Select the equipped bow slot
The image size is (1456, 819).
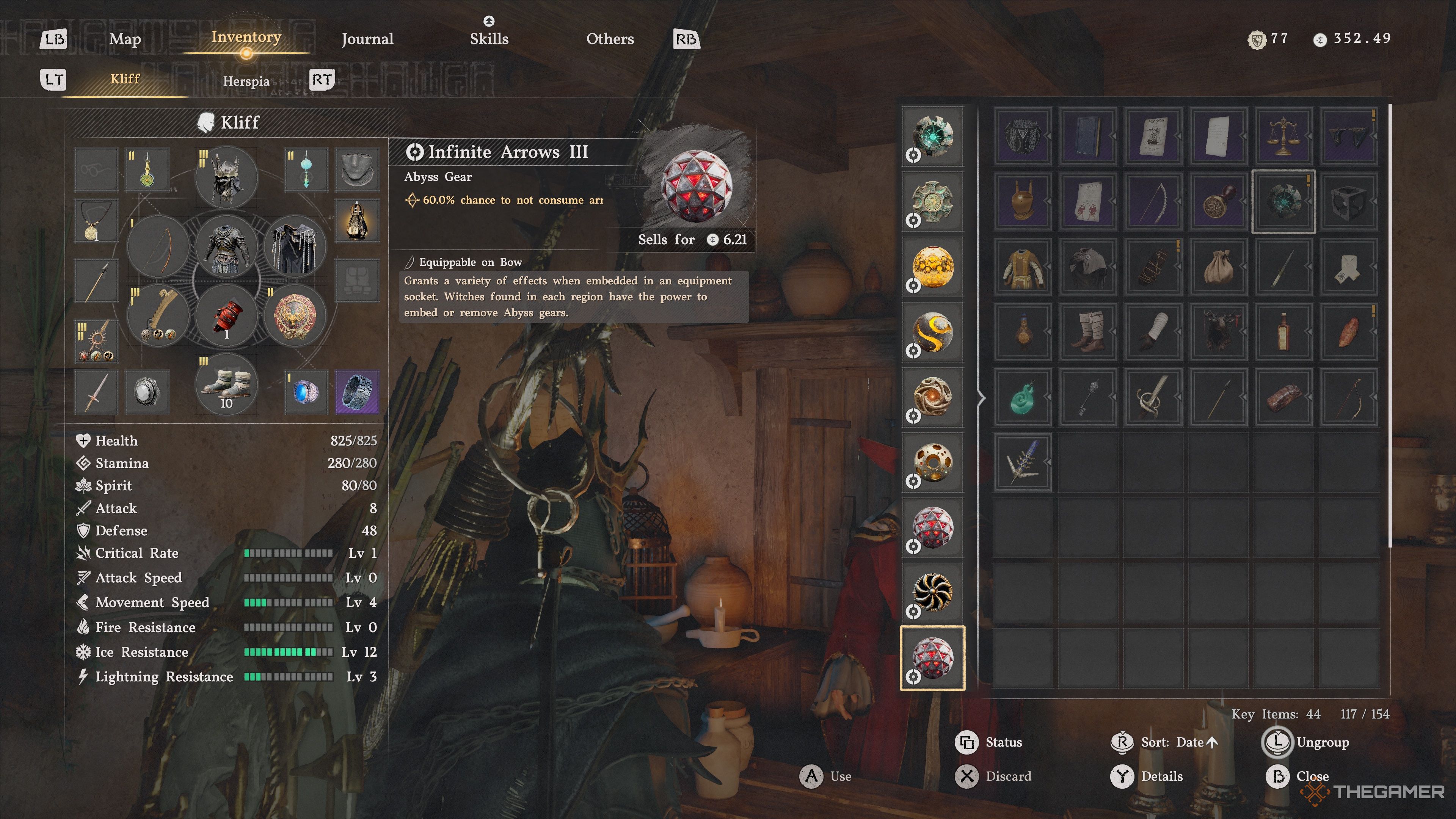point(158,247)
